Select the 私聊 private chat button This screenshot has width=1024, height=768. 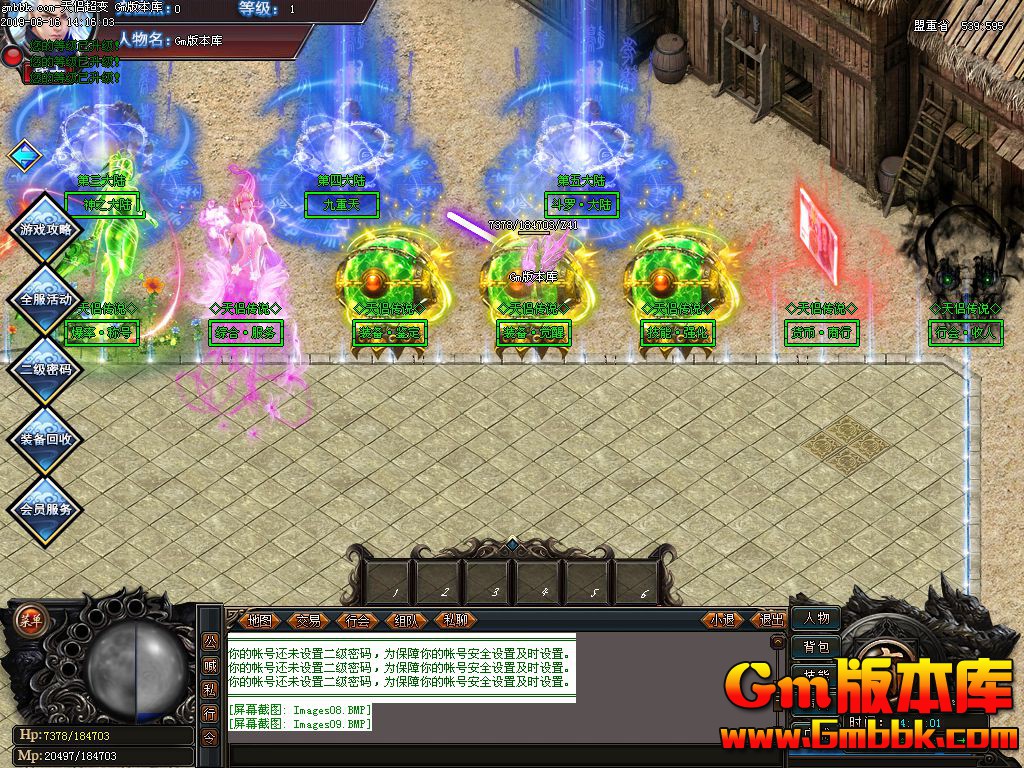(455, 620)
